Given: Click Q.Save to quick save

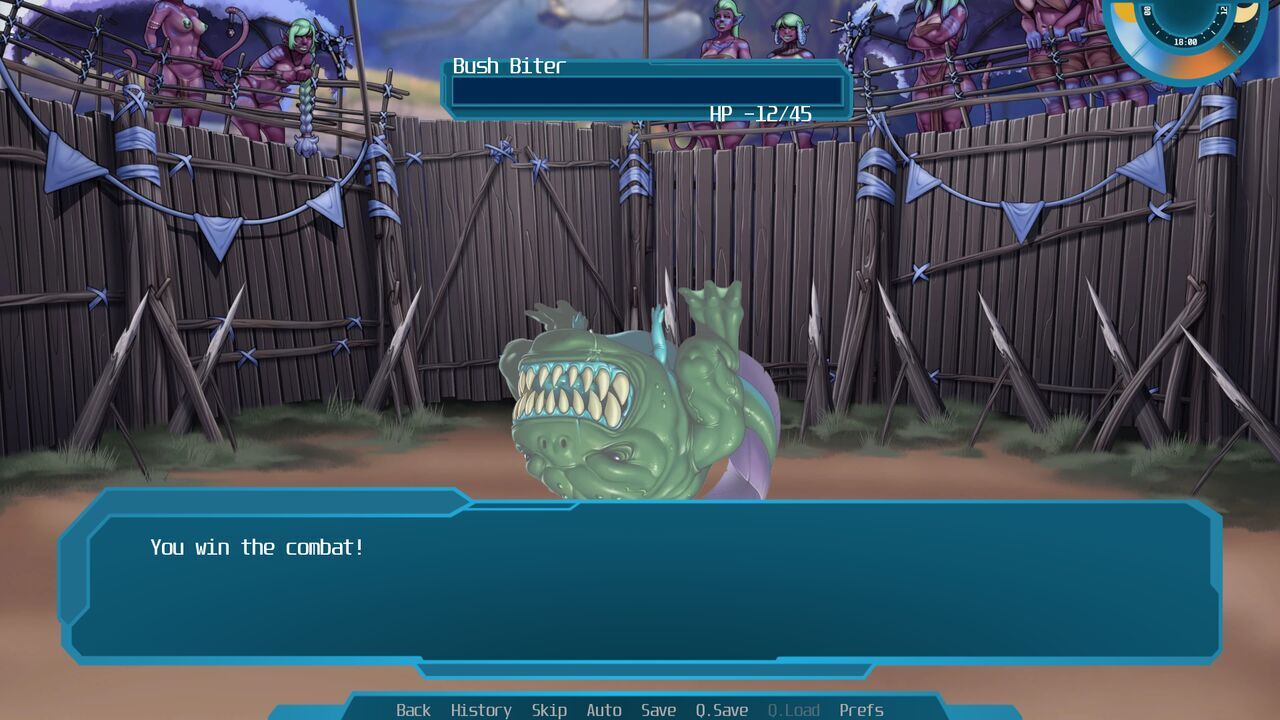Looking at the screenshot, I should 721,710.
